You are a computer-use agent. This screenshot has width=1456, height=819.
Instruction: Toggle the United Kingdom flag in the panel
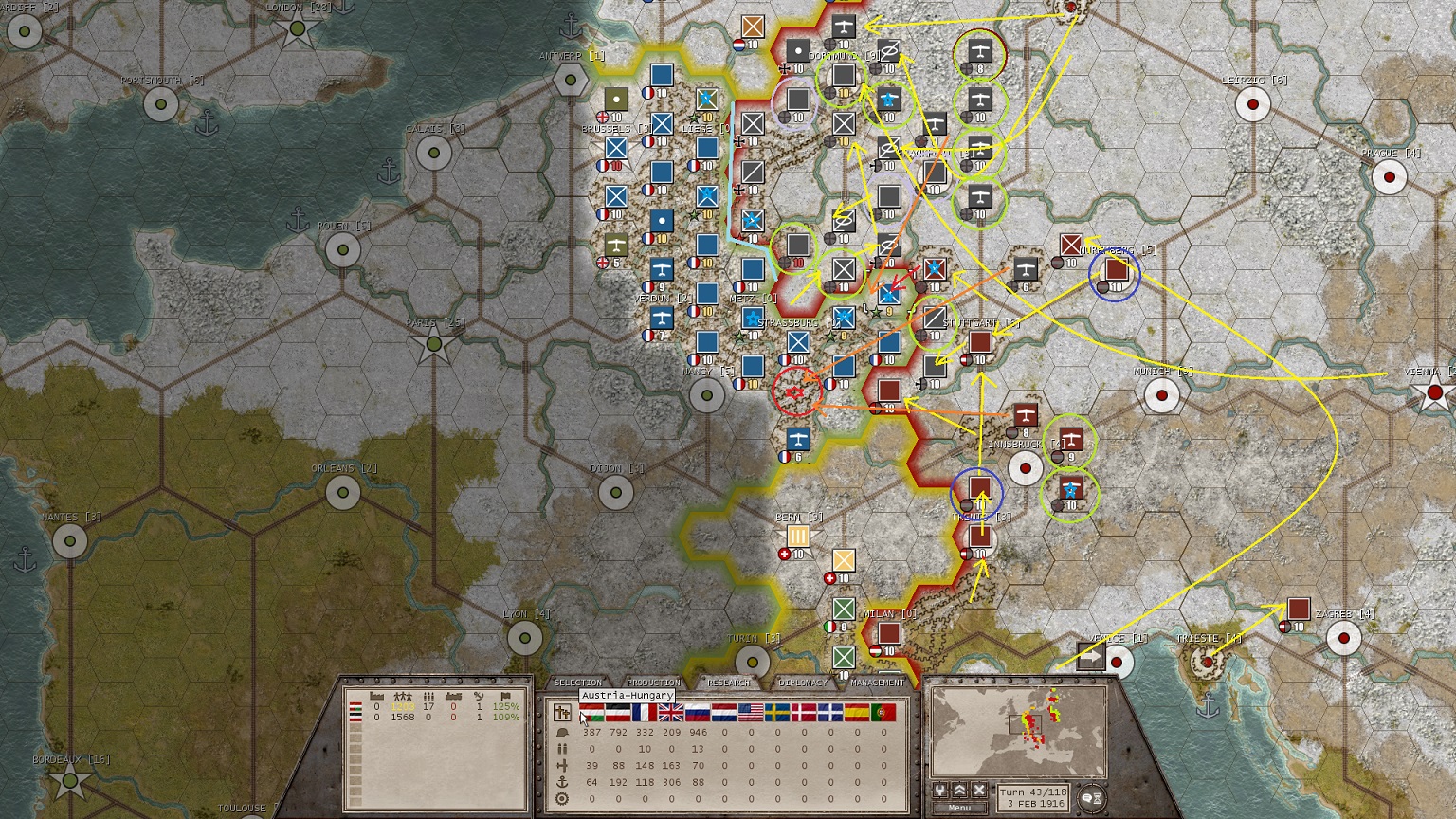click(x=670, y=713)
